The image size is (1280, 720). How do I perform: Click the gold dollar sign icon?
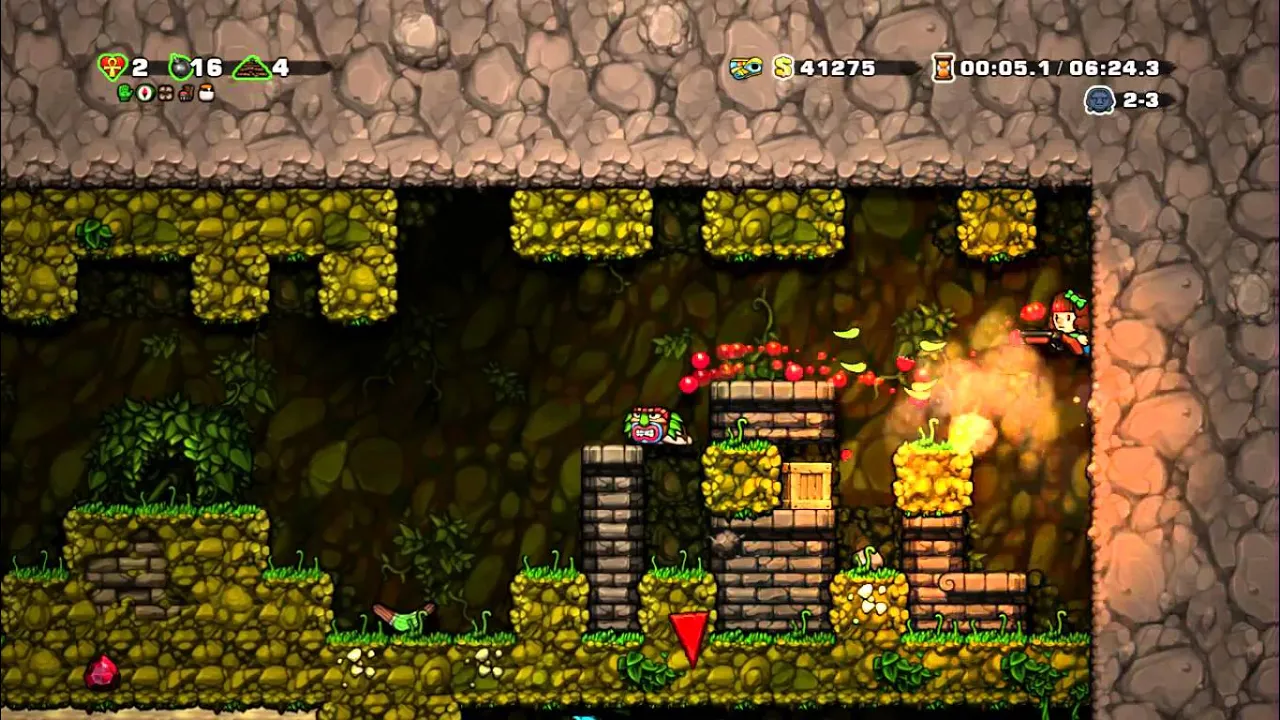(784, 68)
